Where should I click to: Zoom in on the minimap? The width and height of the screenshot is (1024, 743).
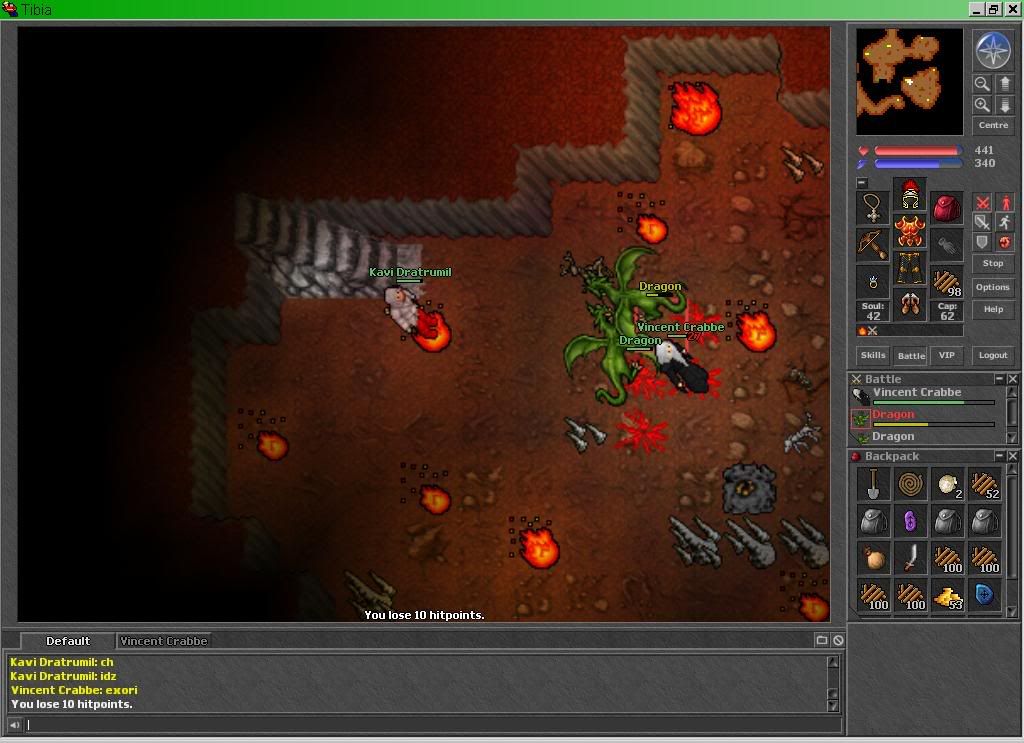[982, 104]
